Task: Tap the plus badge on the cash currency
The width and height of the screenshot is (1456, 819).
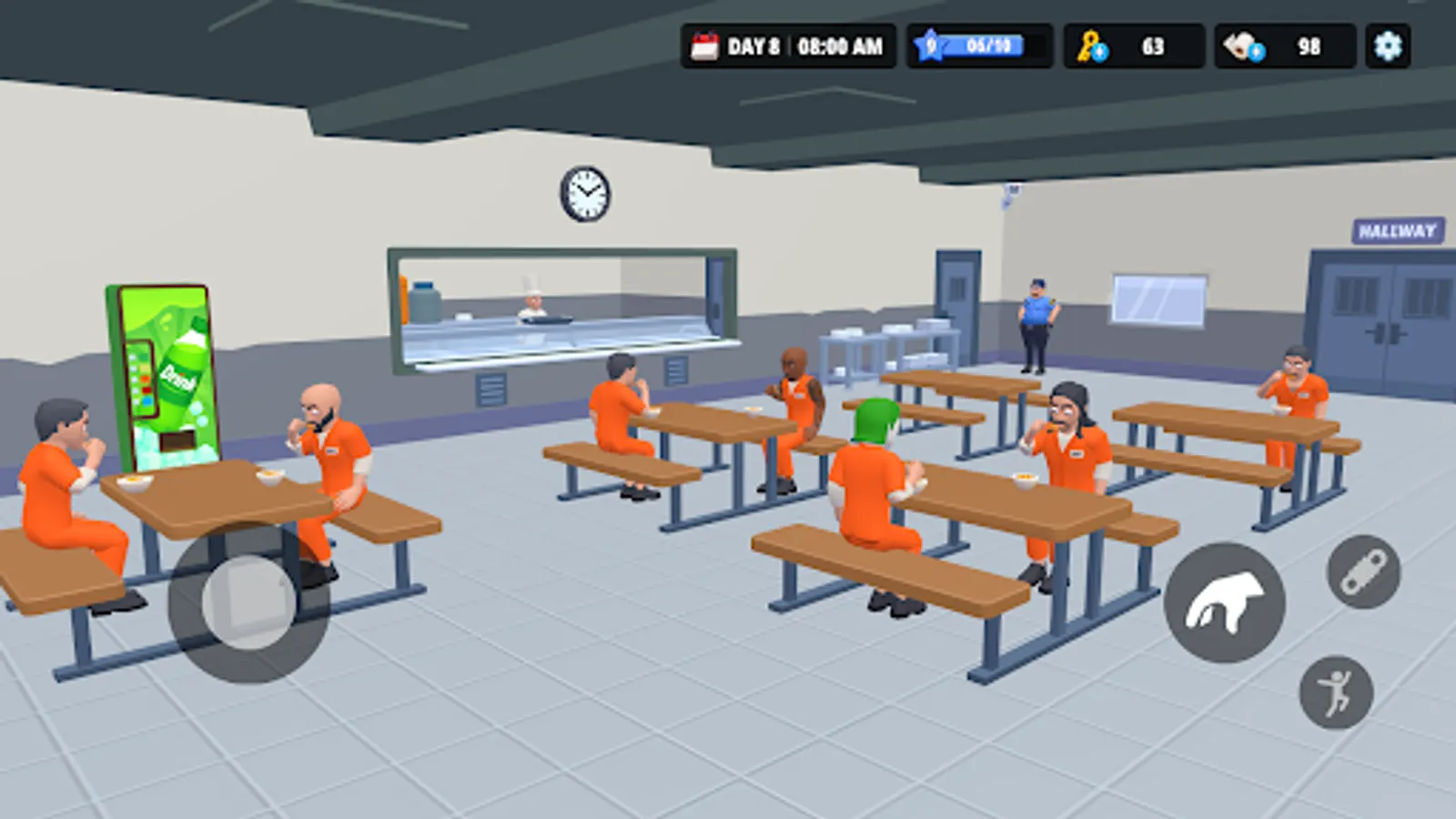Action: 1256,52
